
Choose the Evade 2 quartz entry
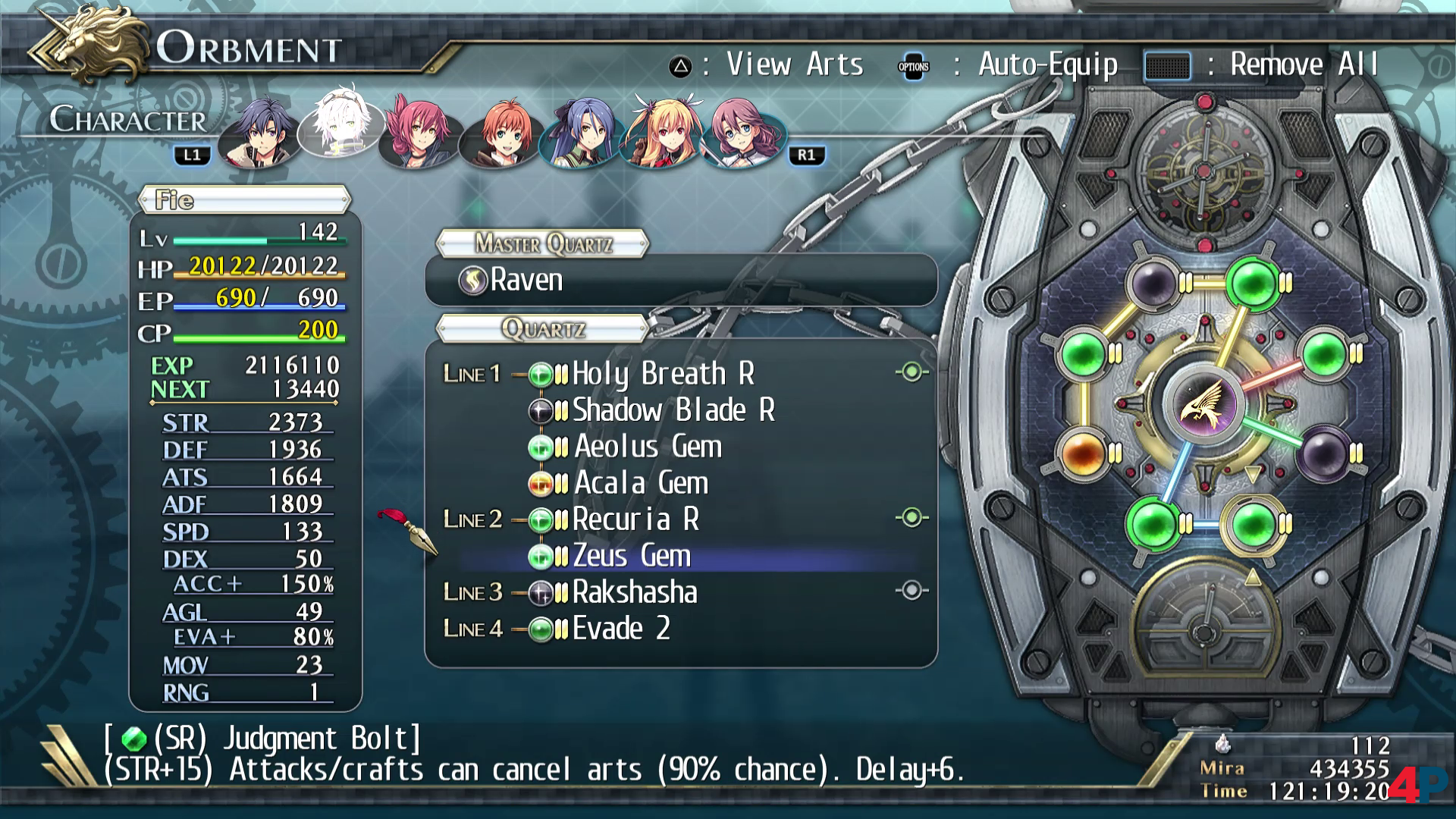[x=620, y=629]
